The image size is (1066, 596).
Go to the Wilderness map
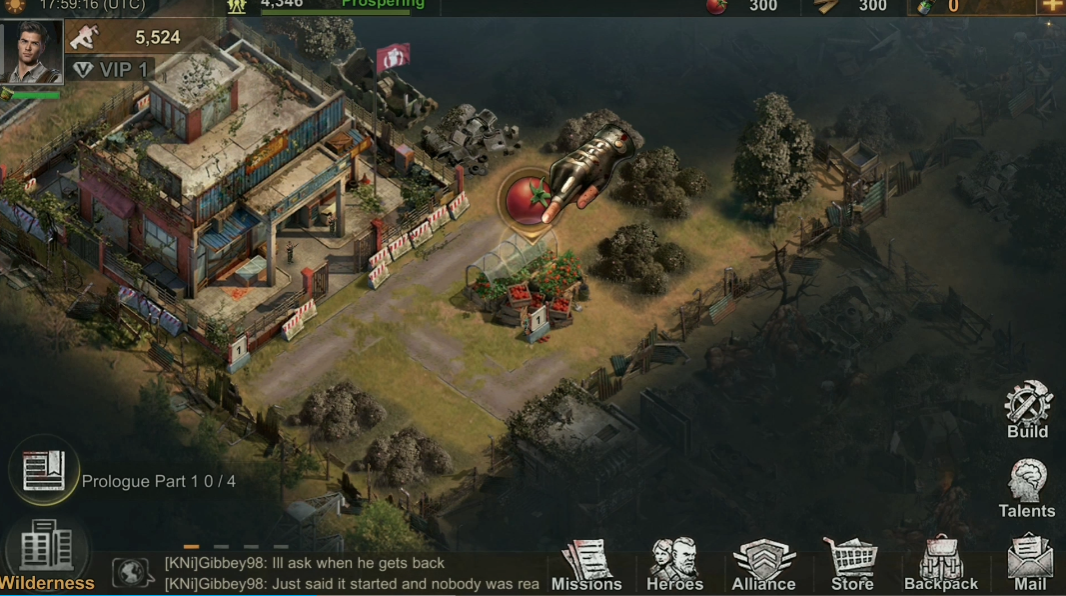(x=46, y=555)
